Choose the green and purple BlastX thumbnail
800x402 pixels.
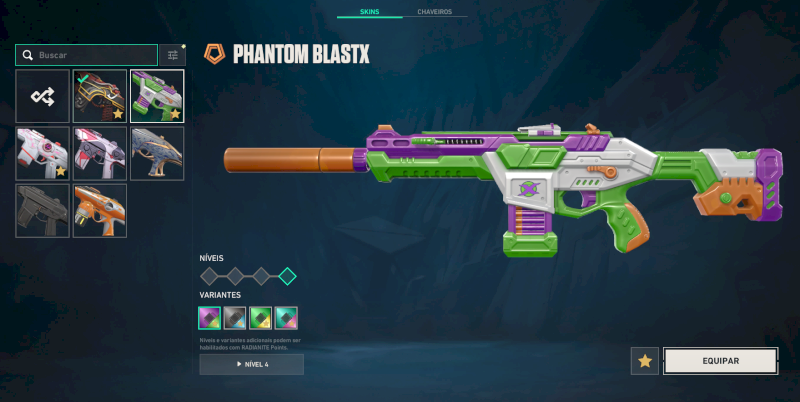(157, 96)
